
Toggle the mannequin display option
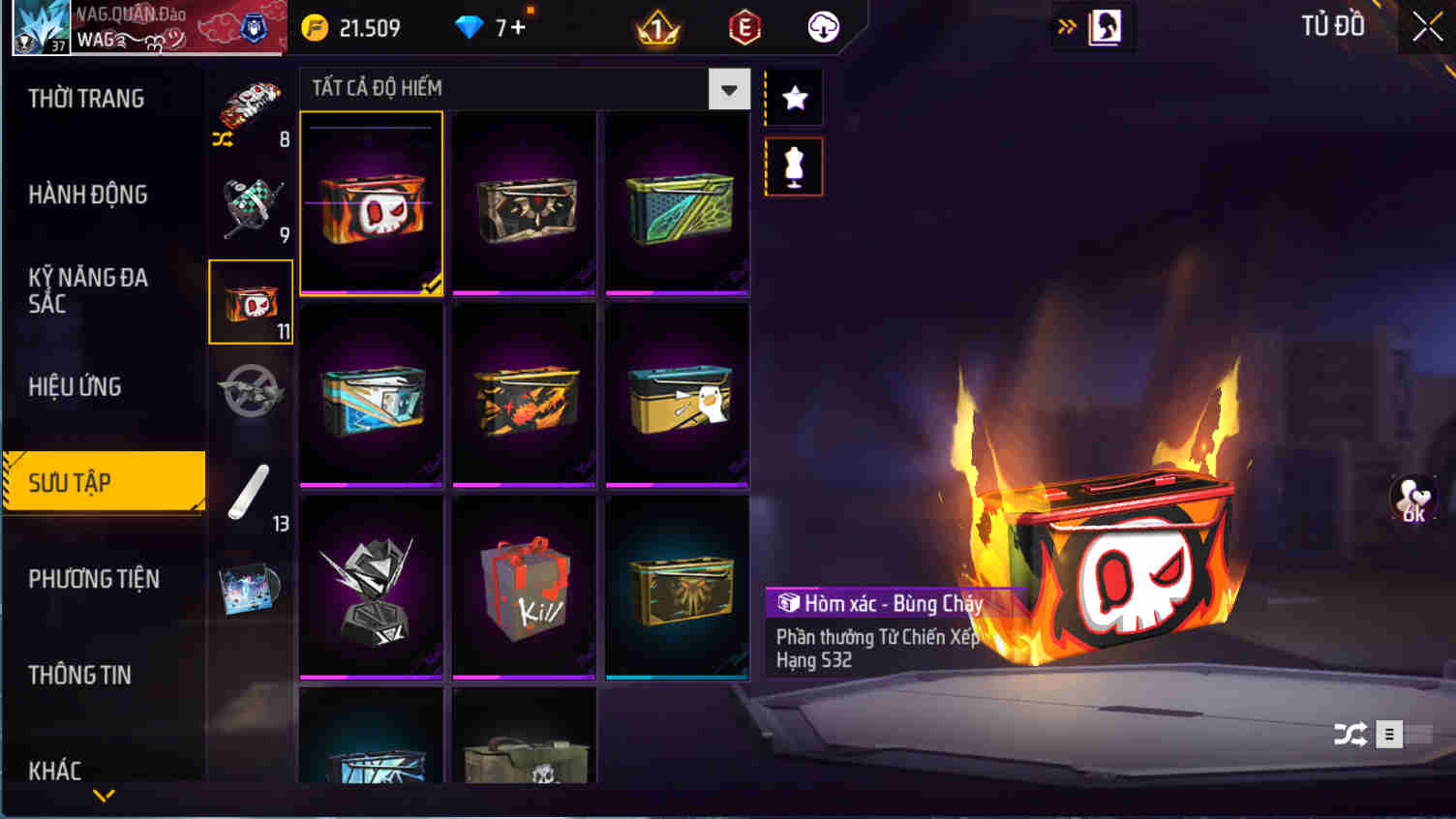coord(794,166)
